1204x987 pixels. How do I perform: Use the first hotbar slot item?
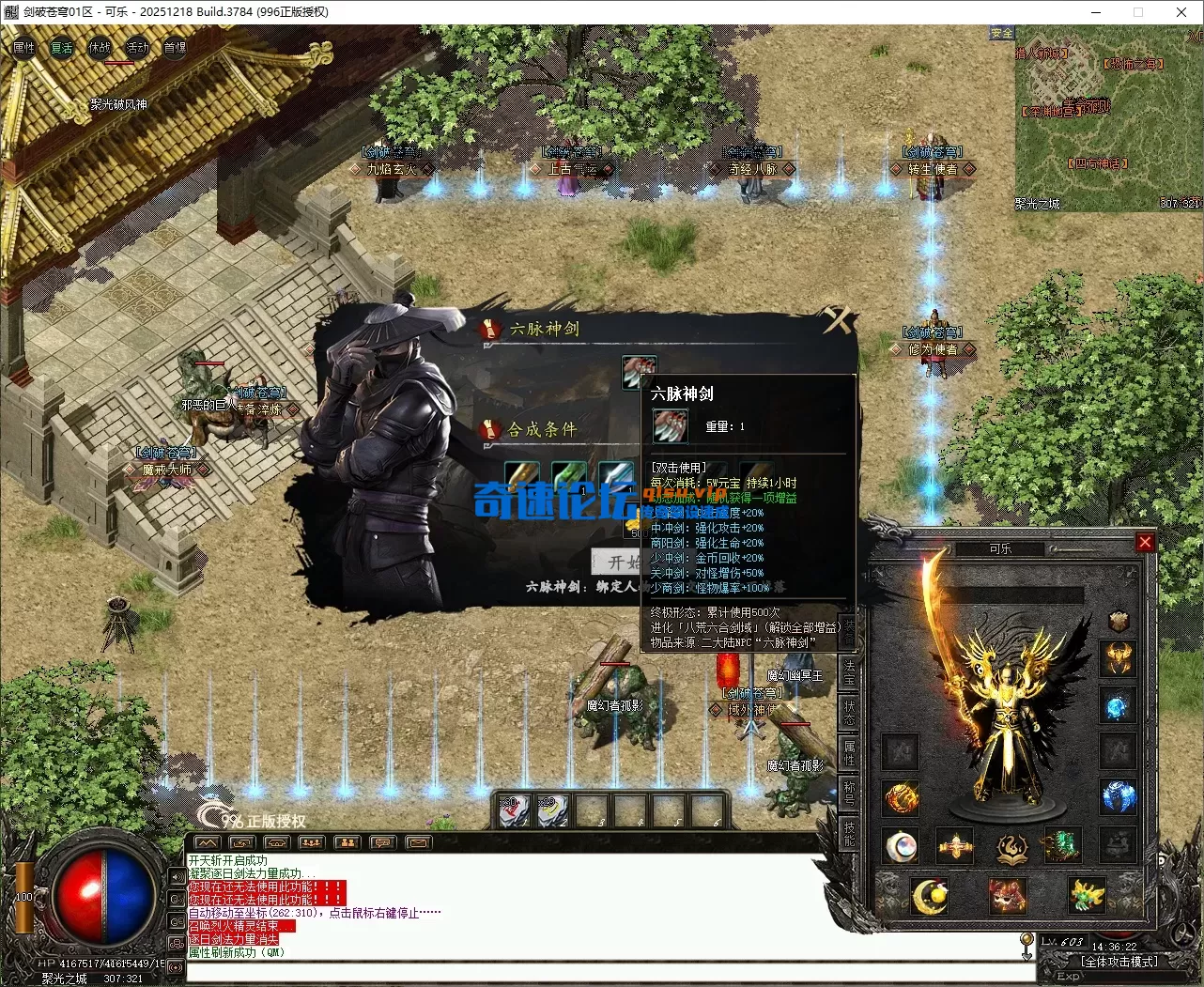coord(514,810)
